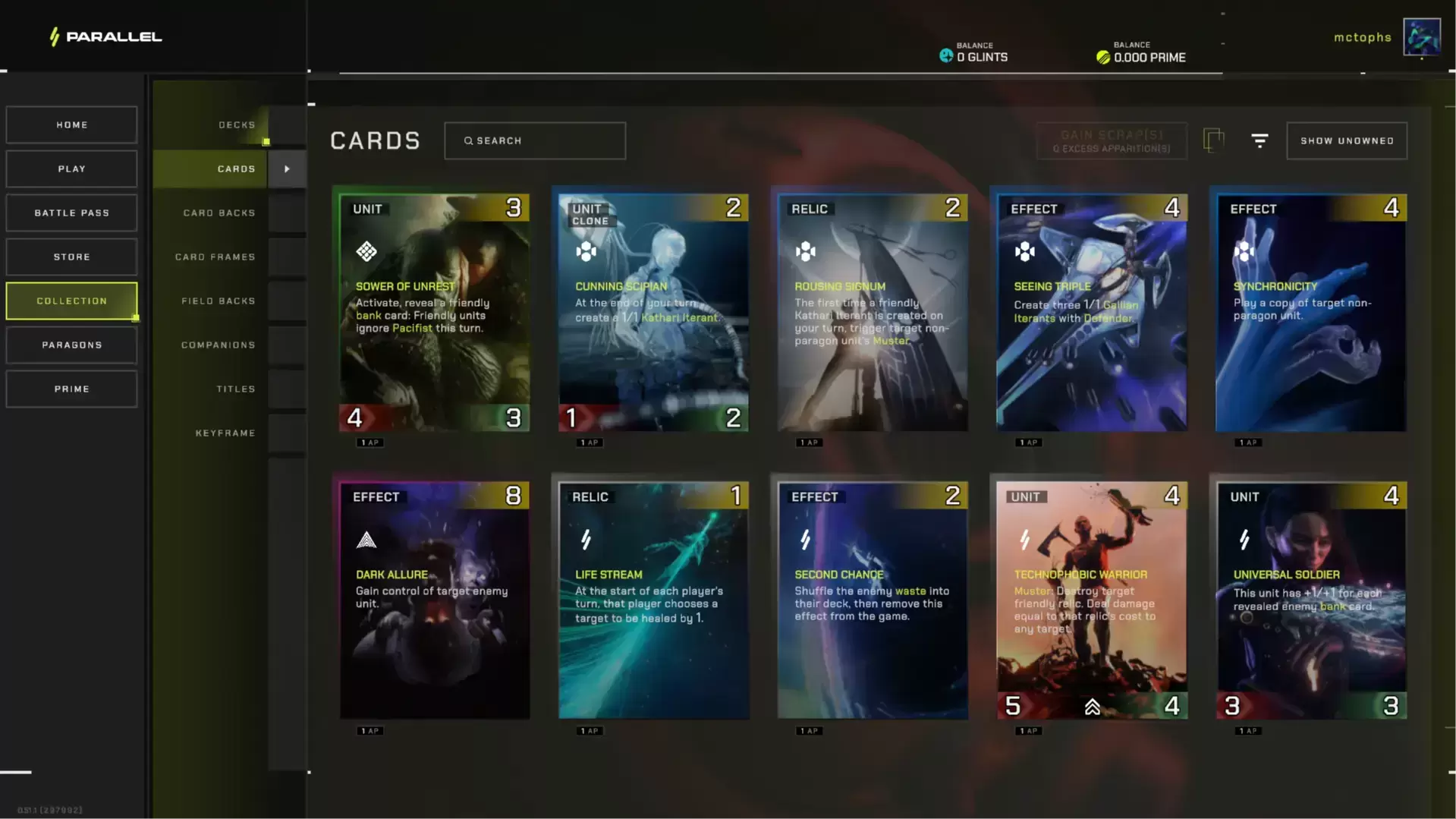Open the Card Backs category
The width and height of the screenshot is (1456, 819).
[219, 213]
